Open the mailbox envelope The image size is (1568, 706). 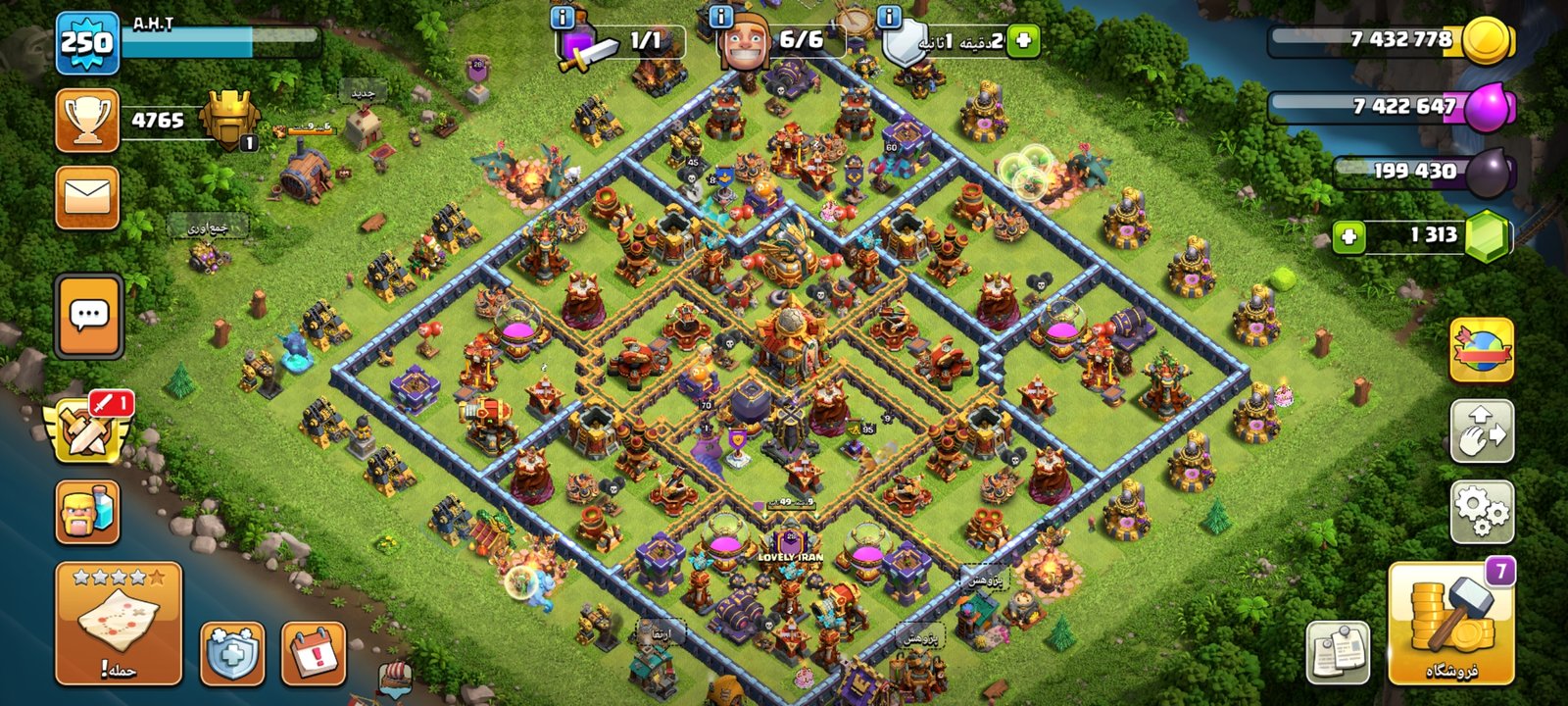pos(87,197)
